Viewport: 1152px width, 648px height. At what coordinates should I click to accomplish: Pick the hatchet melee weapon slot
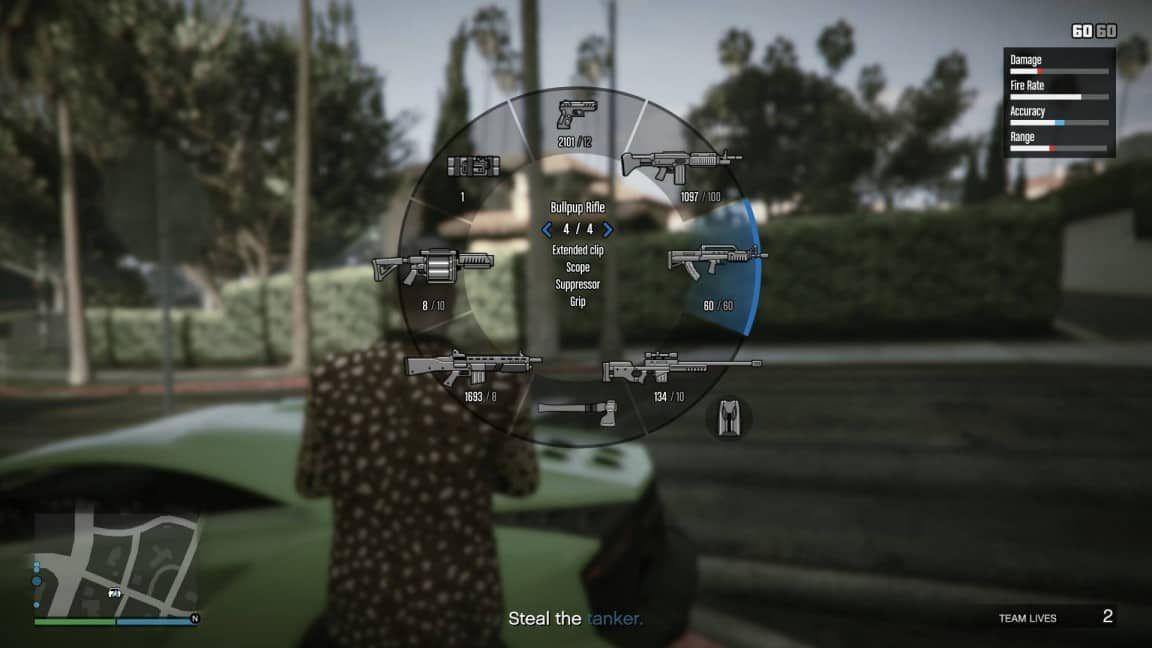click(578, 410)
